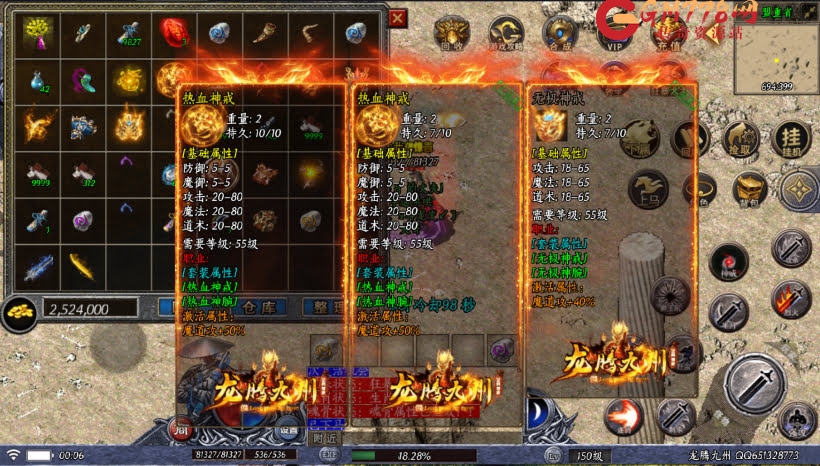This screenshot has height=466, width=820.
Task: Open the 合成 synthesis menu
Action: coord(559,32)
